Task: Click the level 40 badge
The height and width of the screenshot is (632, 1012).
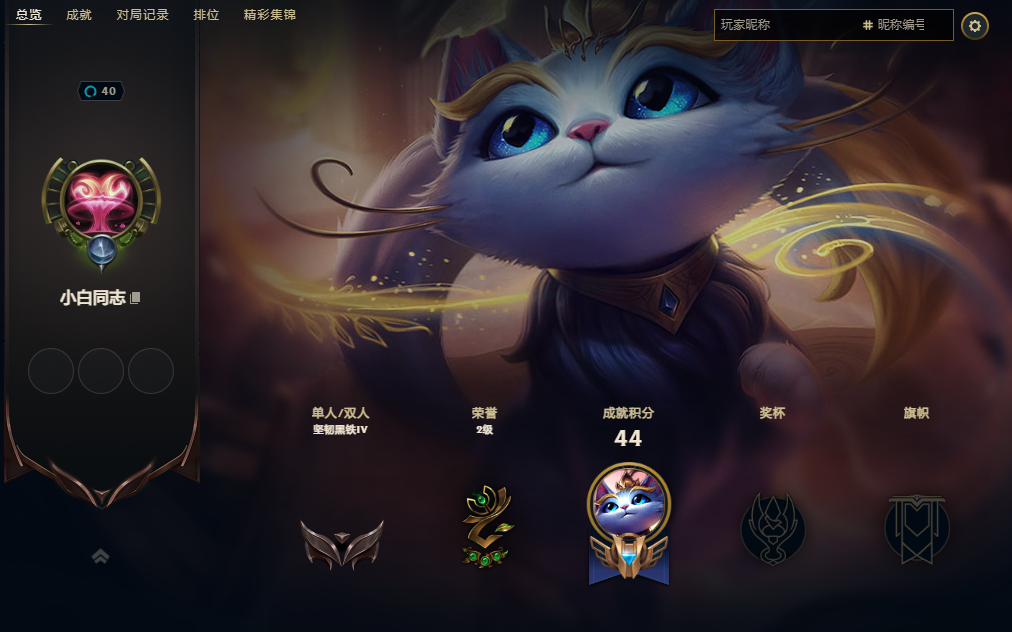Action: tap(101, 91)
